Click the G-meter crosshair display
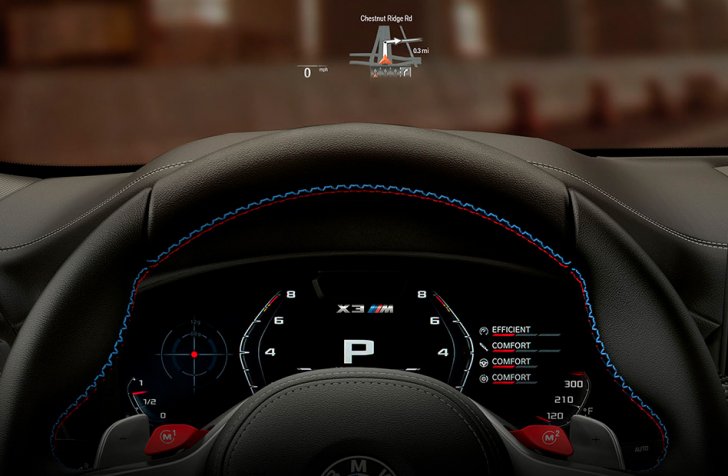 [x=195, y=355]
